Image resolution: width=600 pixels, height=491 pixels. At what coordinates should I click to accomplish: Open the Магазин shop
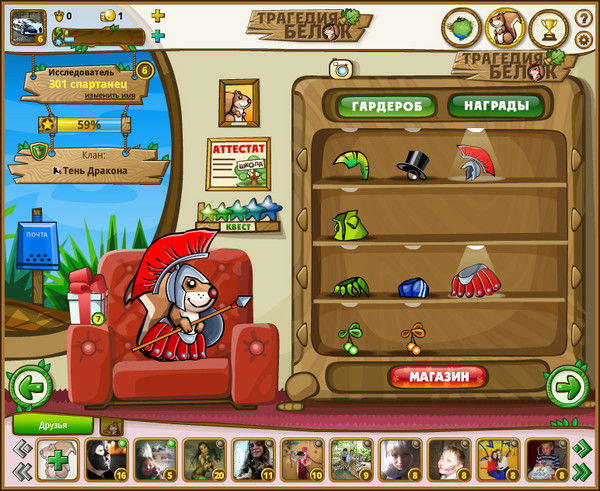click(439, 377)
